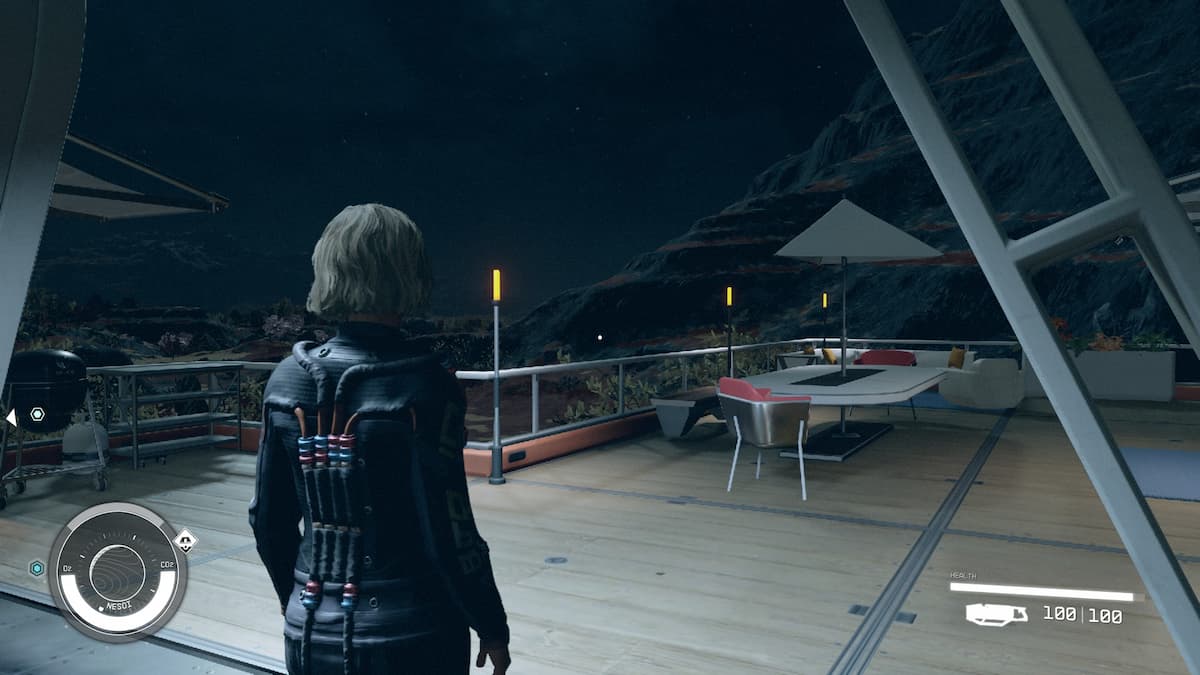Select the equipped weapon icon

[996, 614]
